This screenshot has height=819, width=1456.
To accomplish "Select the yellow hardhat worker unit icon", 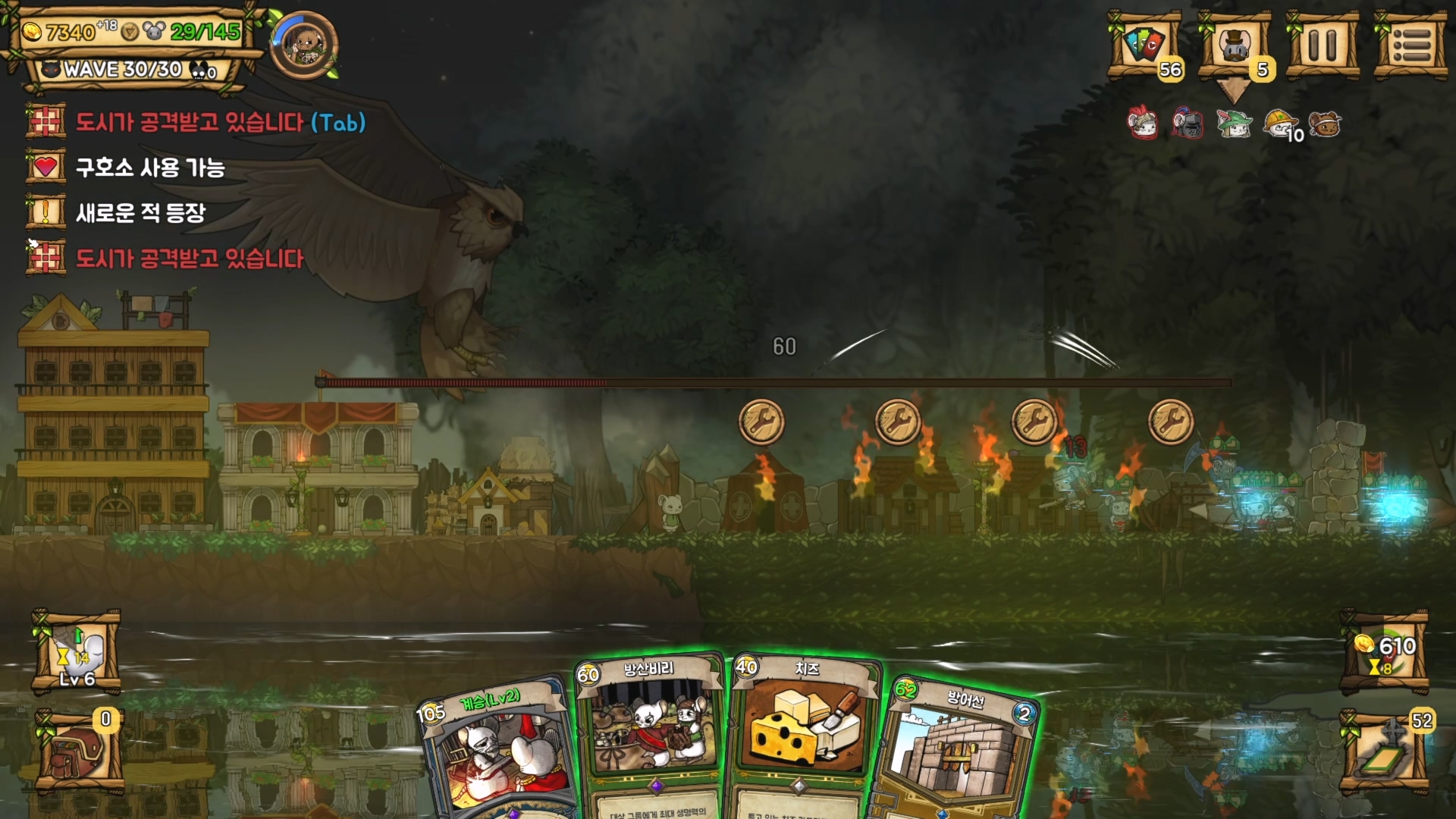I will (1279, 123).
